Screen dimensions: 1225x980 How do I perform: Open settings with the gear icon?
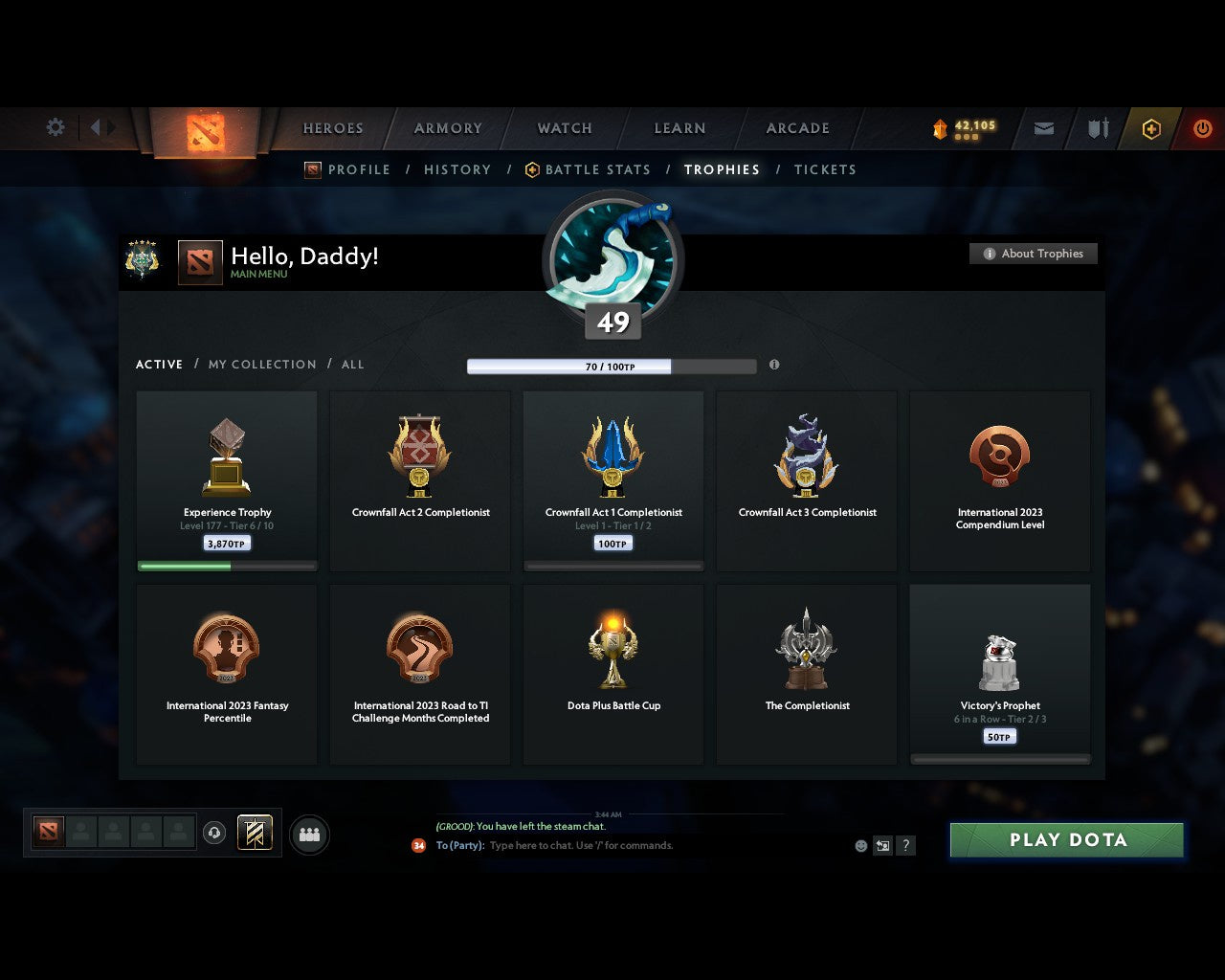tap(56, 127)
